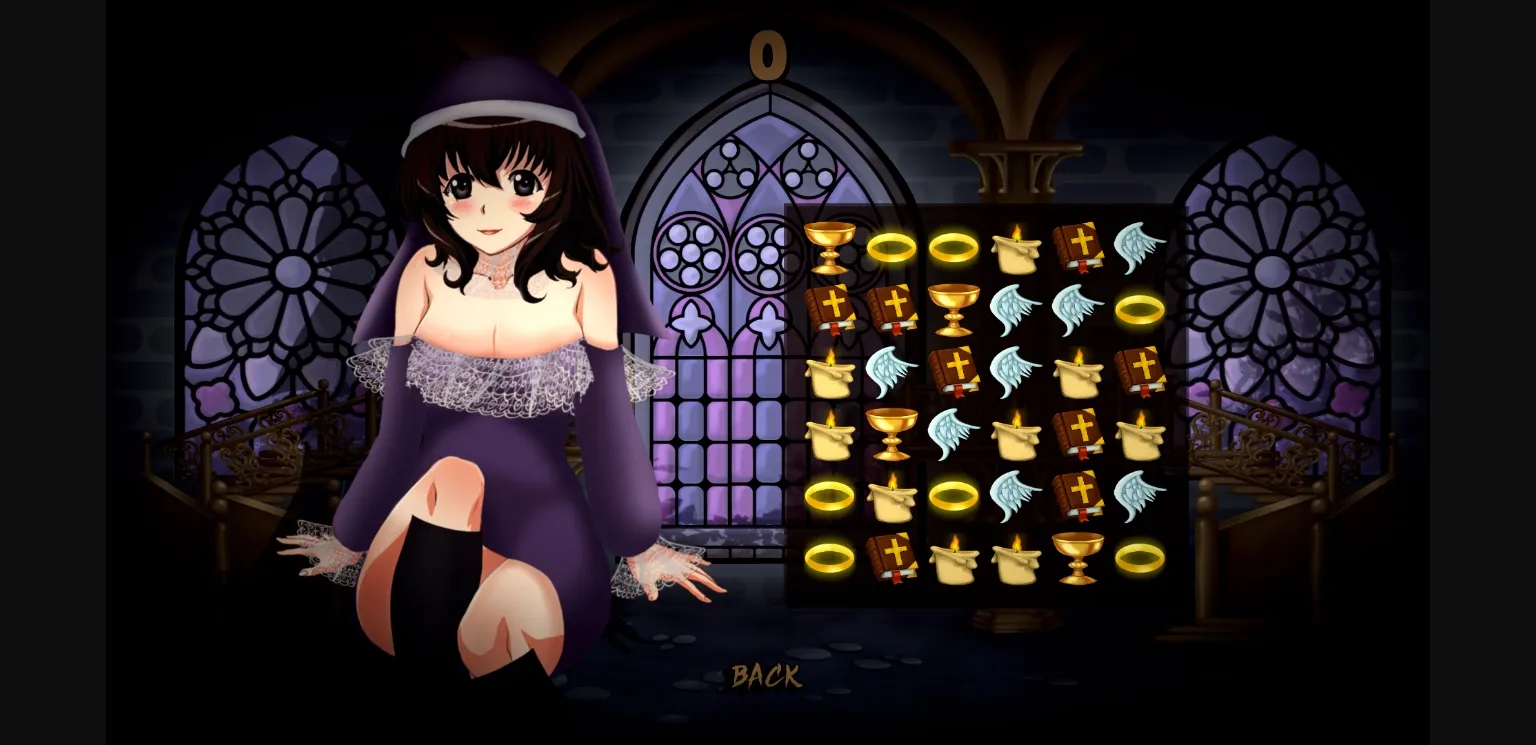Select a candle tile in the bottom row

(x=954, y=558)
